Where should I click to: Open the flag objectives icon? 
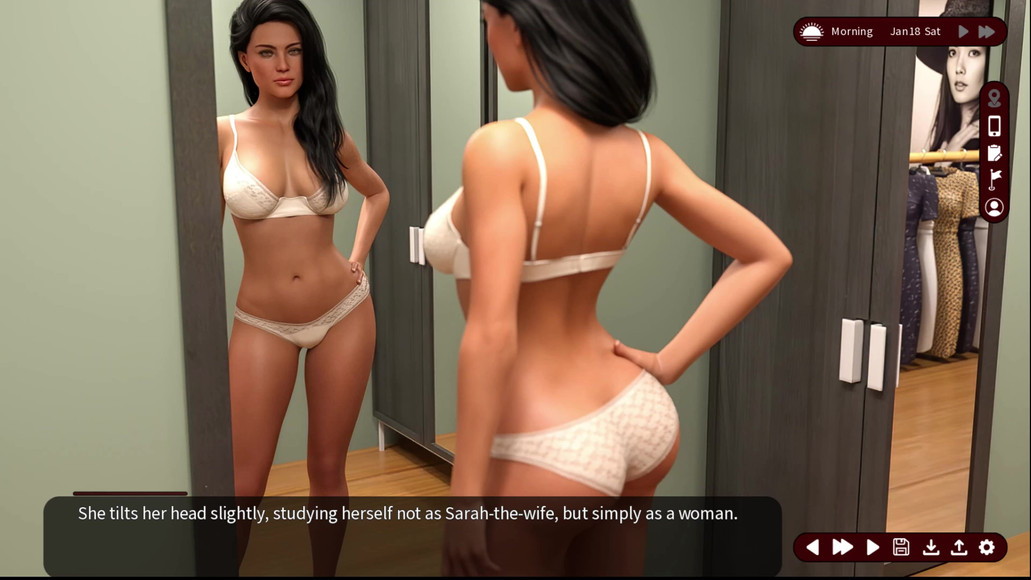click(994, 180)
